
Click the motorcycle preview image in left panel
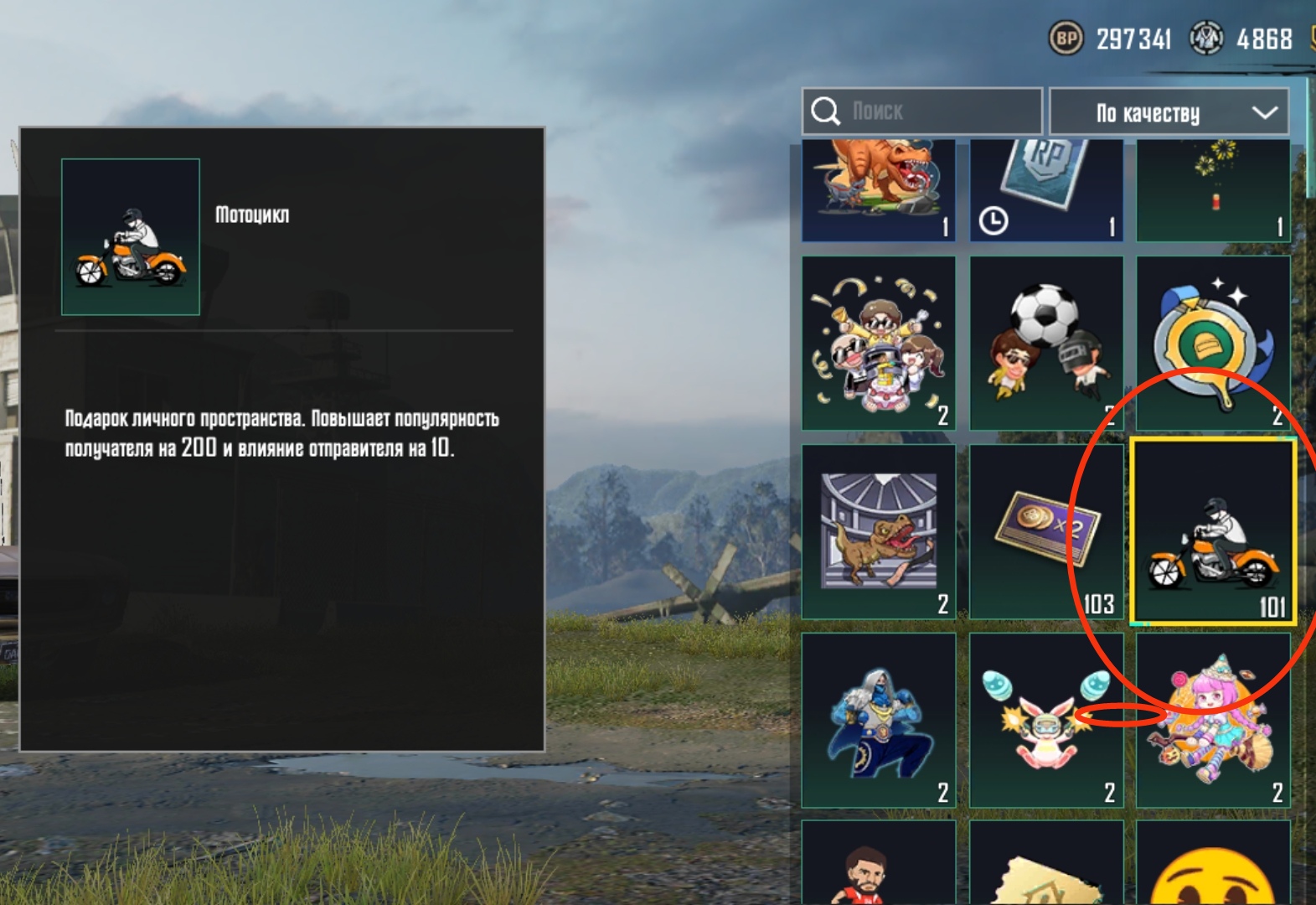(x=129, y=236)
